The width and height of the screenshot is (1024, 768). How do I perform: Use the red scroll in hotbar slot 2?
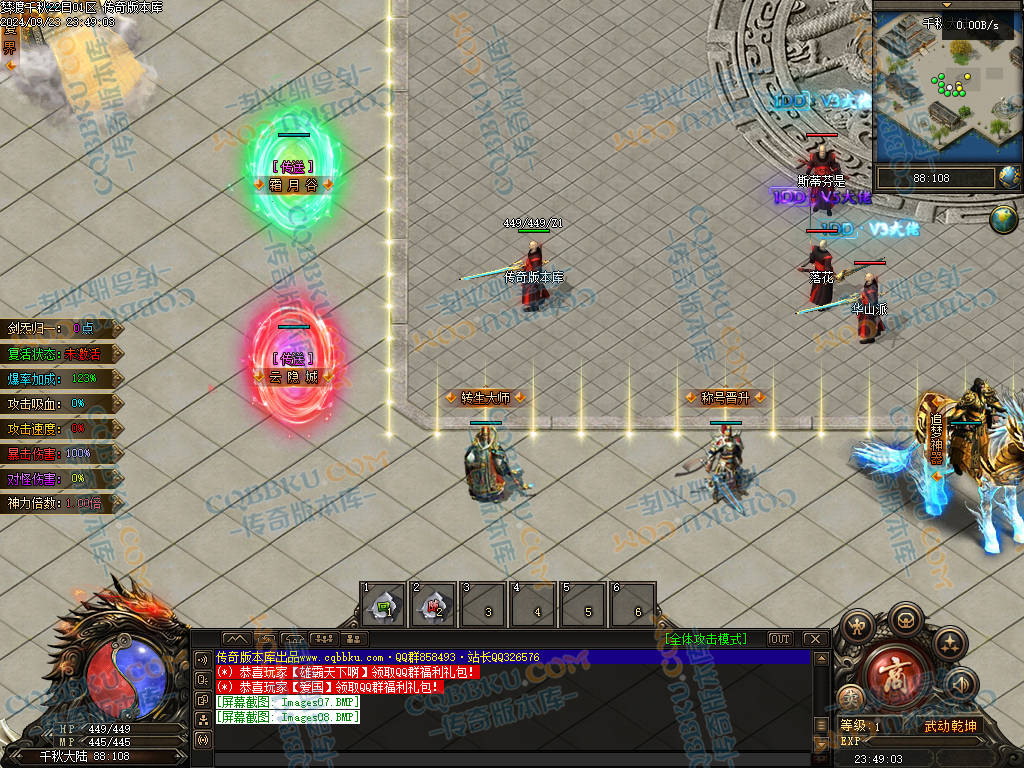point(433,605)
